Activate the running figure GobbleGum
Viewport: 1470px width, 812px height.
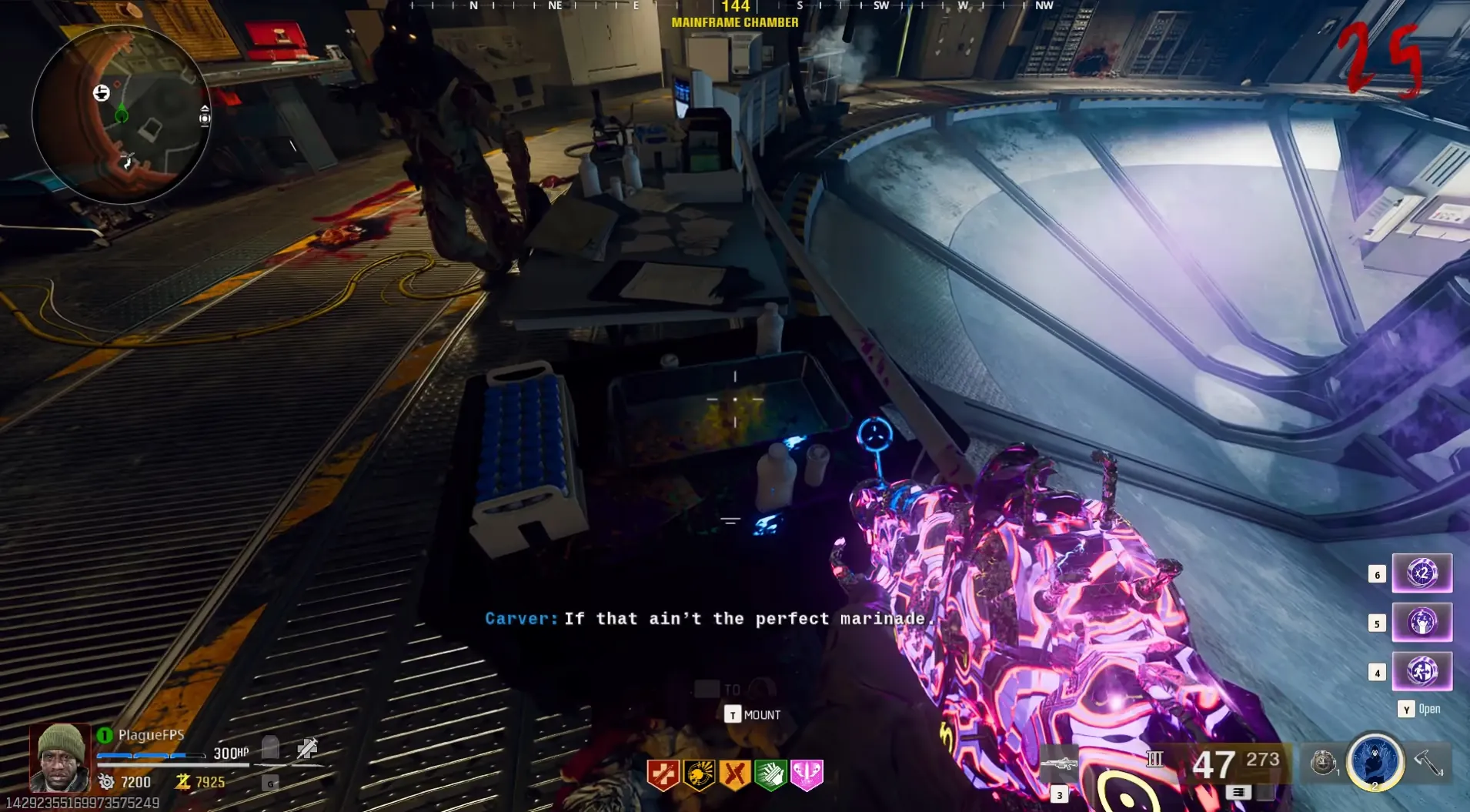[x=1422, y=671]
